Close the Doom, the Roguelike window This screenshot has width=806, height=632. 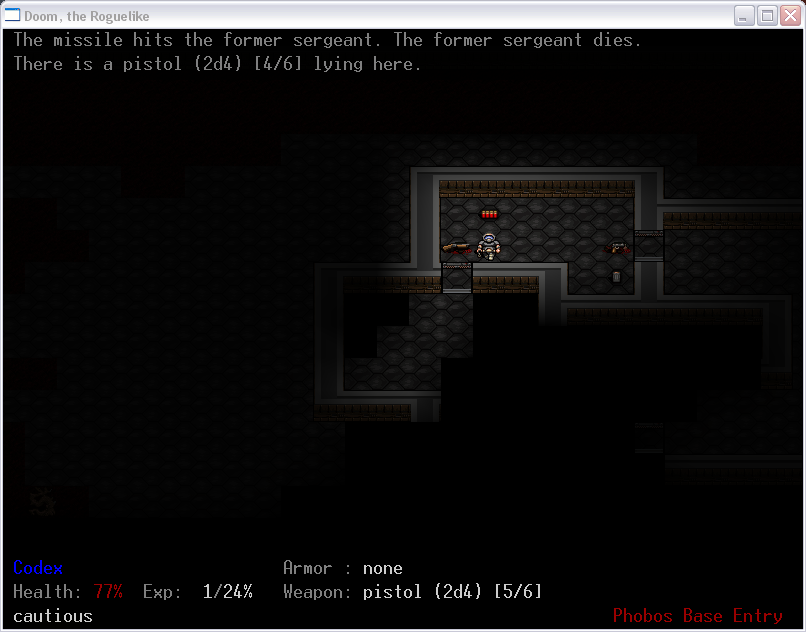[789, 15]
